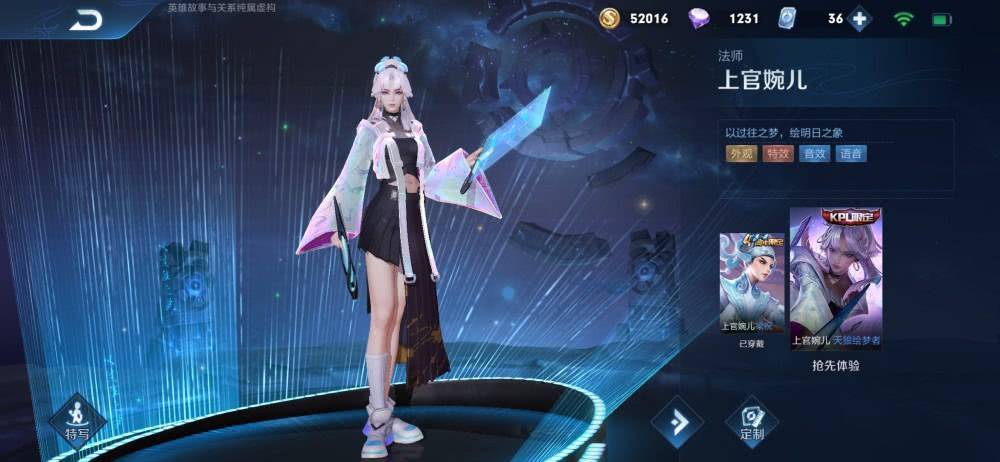
Task: Choose the 天狼绘梦者 KPL skin card
Action: coord(835,279)
